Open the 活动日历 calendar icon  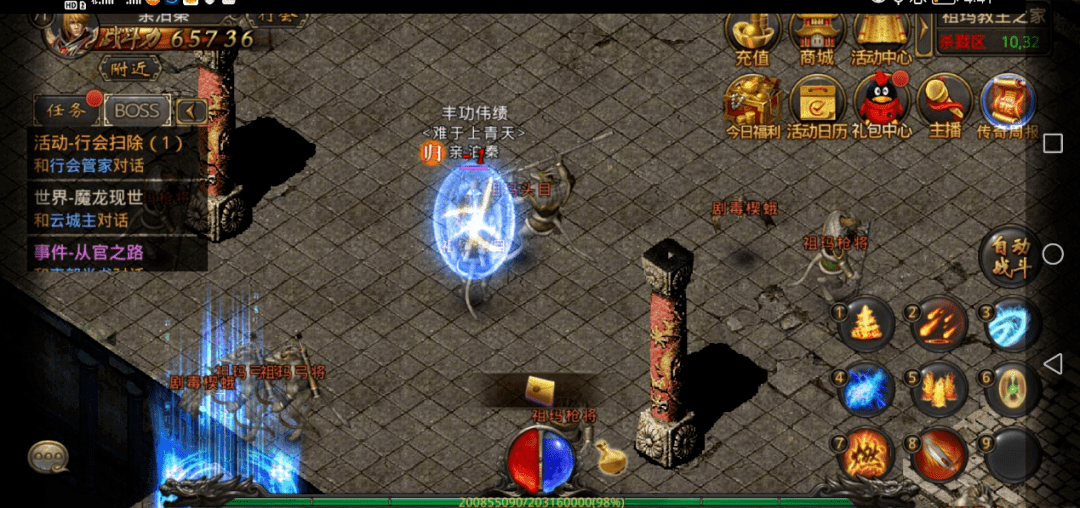[x=817, y=103]
